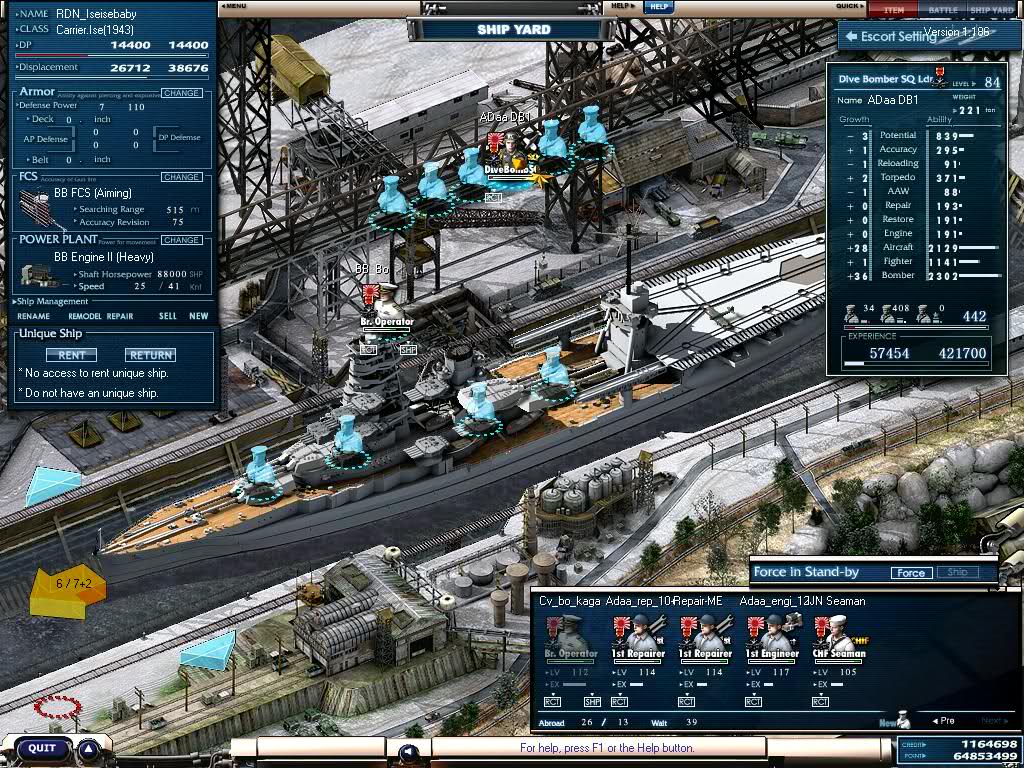Open Escort Setting
Image resolution: width=1024 pixels, height=768 pixels.
890,37
